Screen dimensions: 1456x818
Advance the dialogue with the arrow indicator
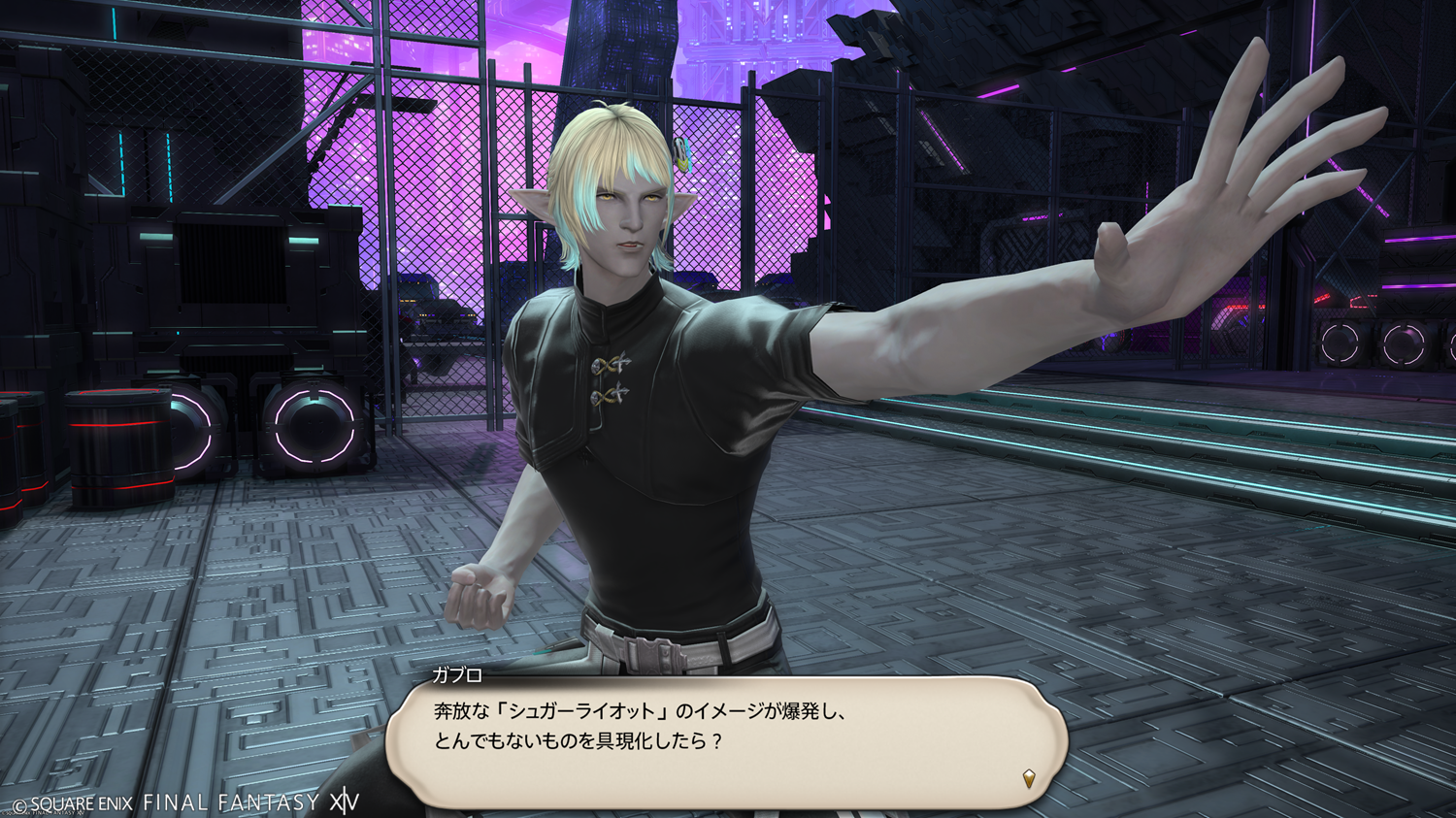coord(1029,778)
